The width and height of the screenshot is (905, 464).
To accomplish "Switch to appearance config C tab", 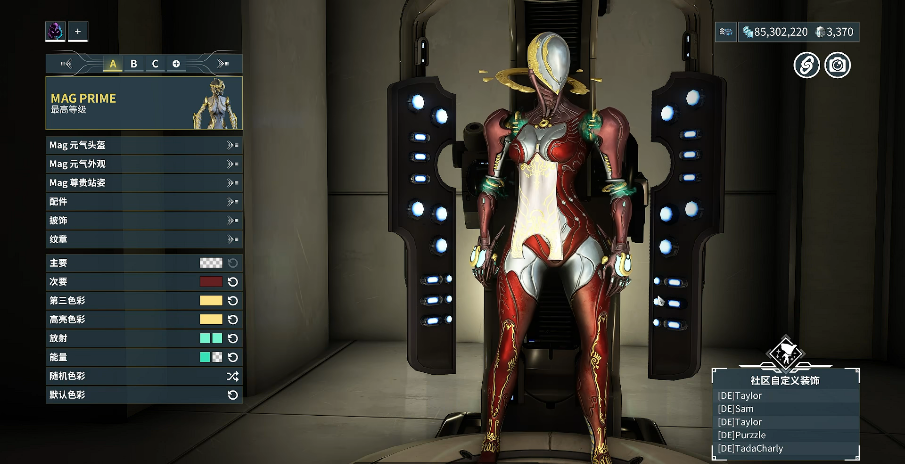I will point(155,64).
